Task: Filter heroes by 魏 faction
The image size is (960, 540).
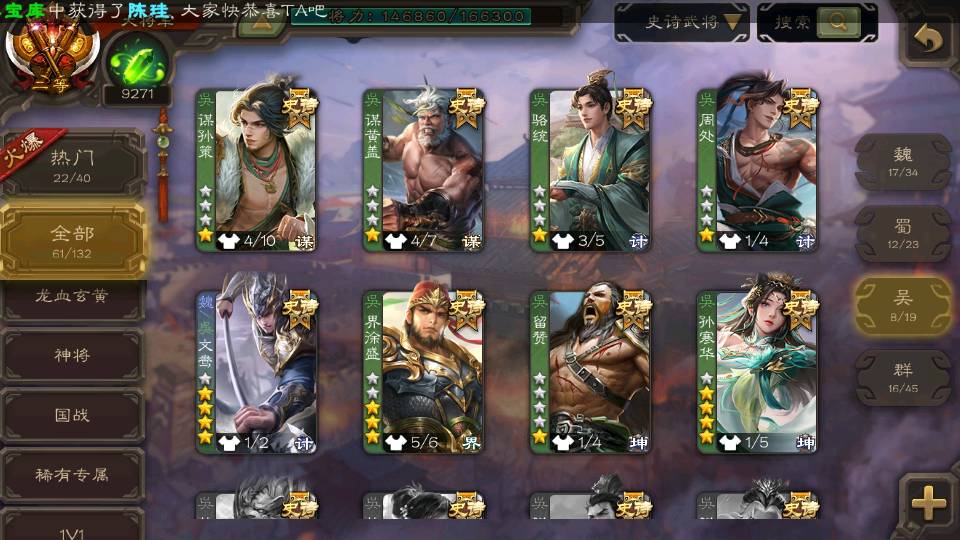Action: (903, 162)
